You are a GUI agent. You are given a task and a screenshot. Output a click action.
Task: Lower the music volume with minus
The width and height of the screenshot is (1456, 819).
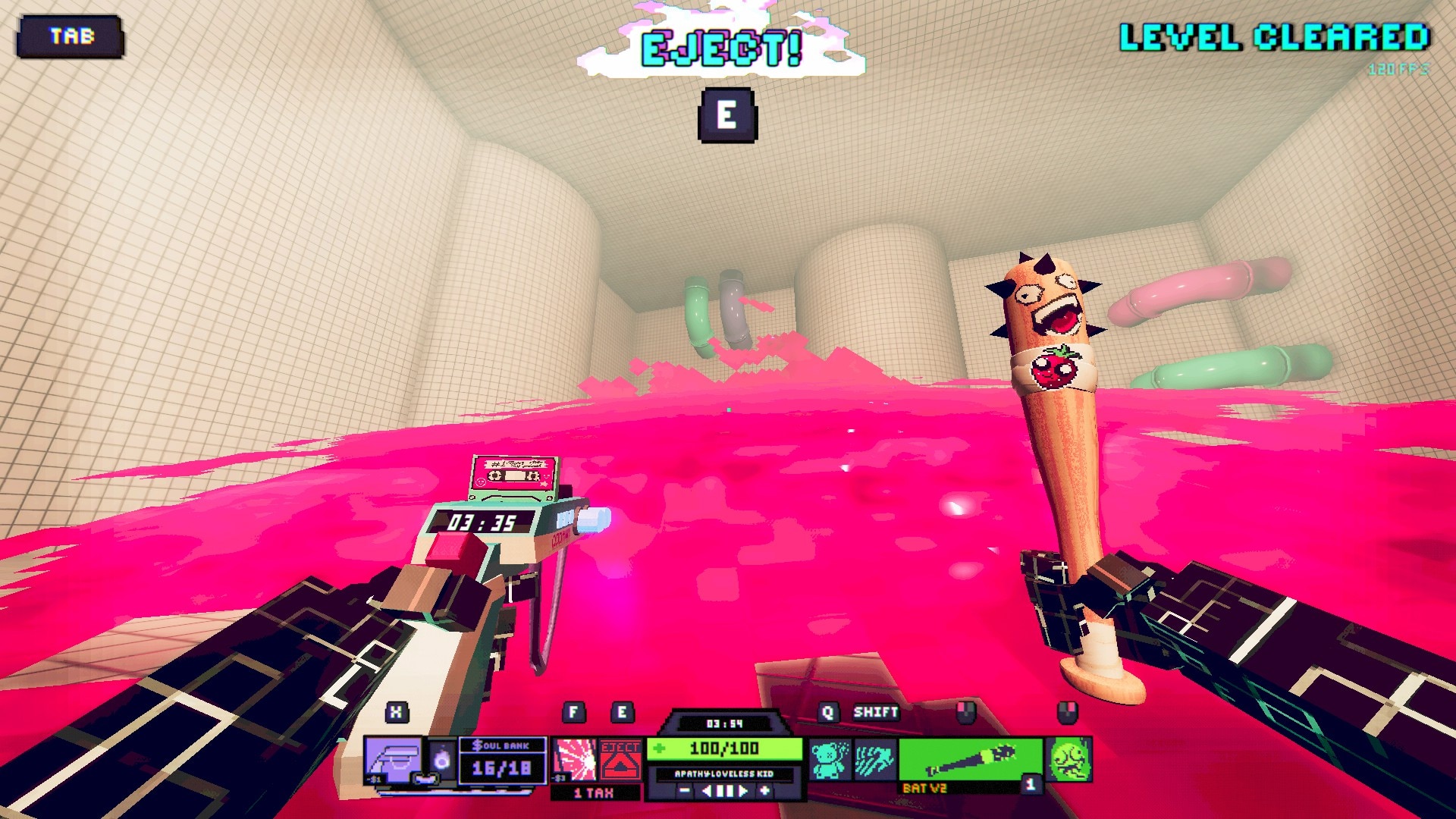[x=684, y=791]
